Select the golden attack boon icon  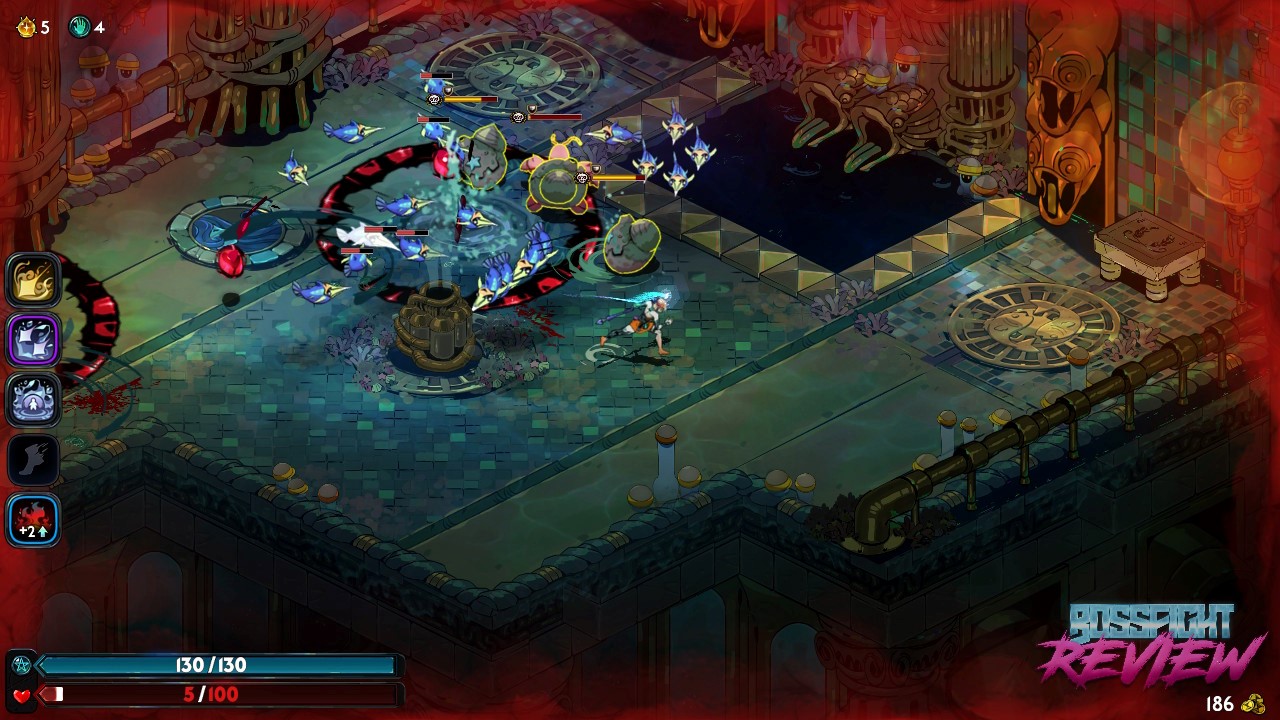click(34, 280)
